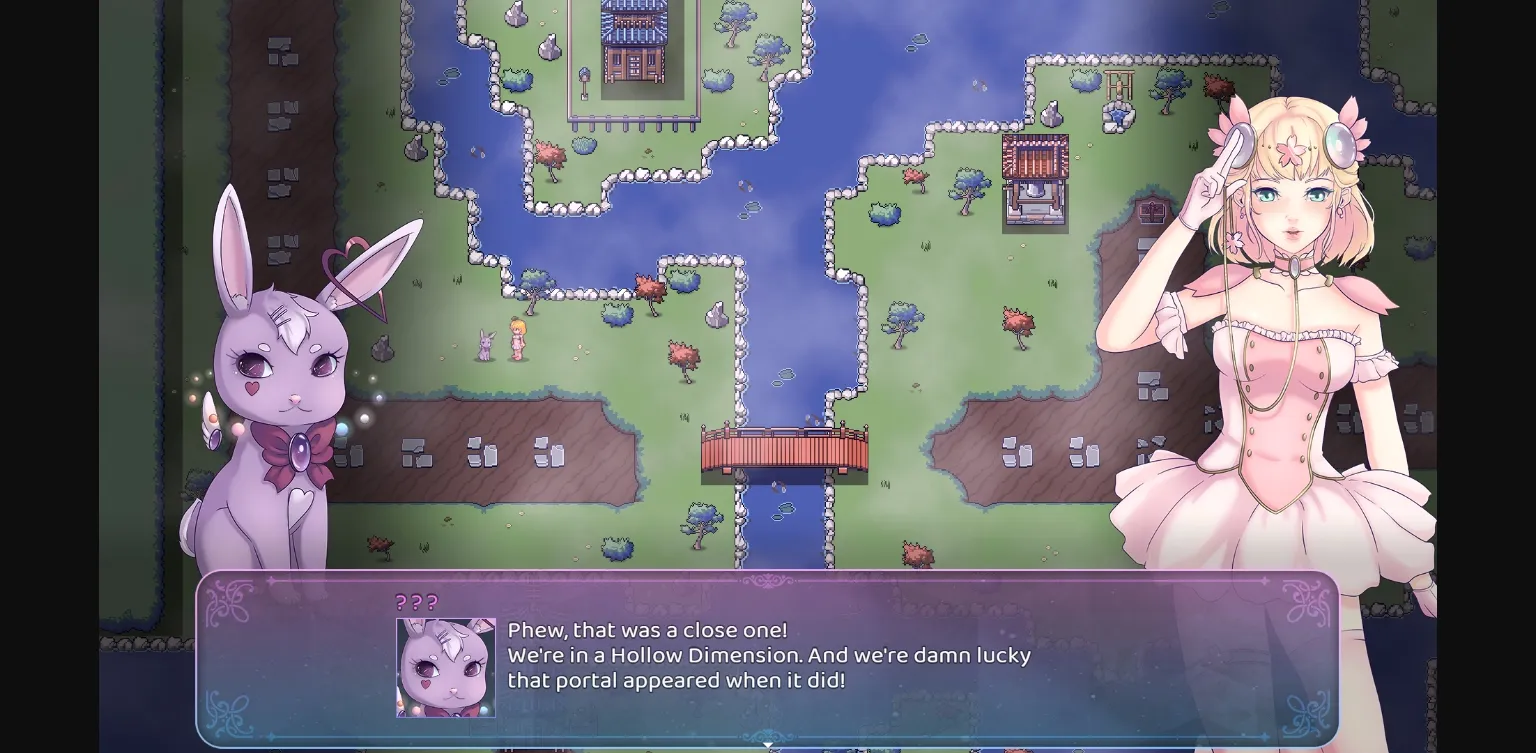Click the dialogue-advance arrow below the text box
This screenshot has width=1536, height=753.
768,745
